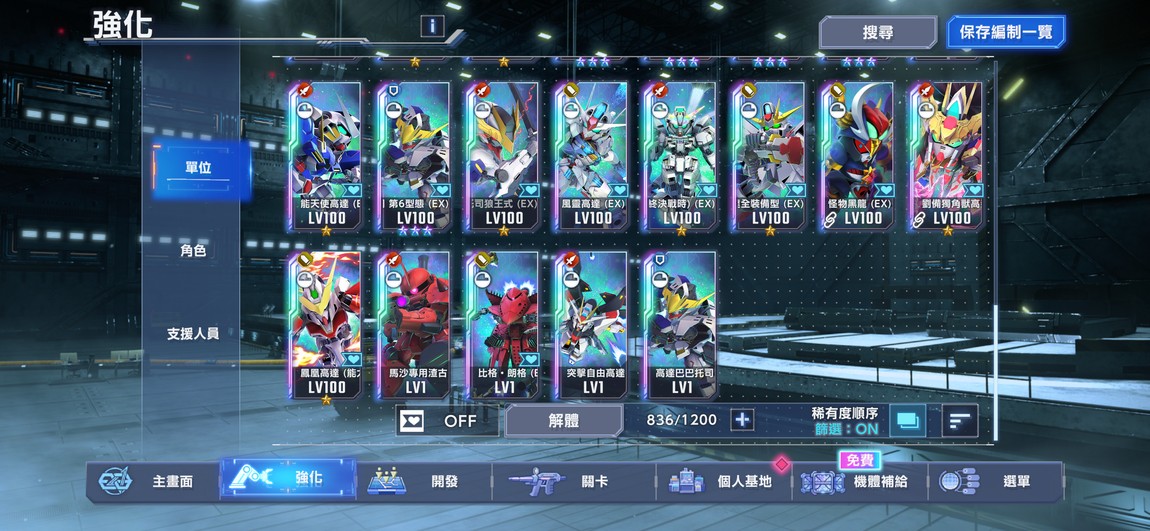Expand unit capacity with the plus button
Image resolution: width=1150 pixels, height=531 pixels.
[742, 420]
